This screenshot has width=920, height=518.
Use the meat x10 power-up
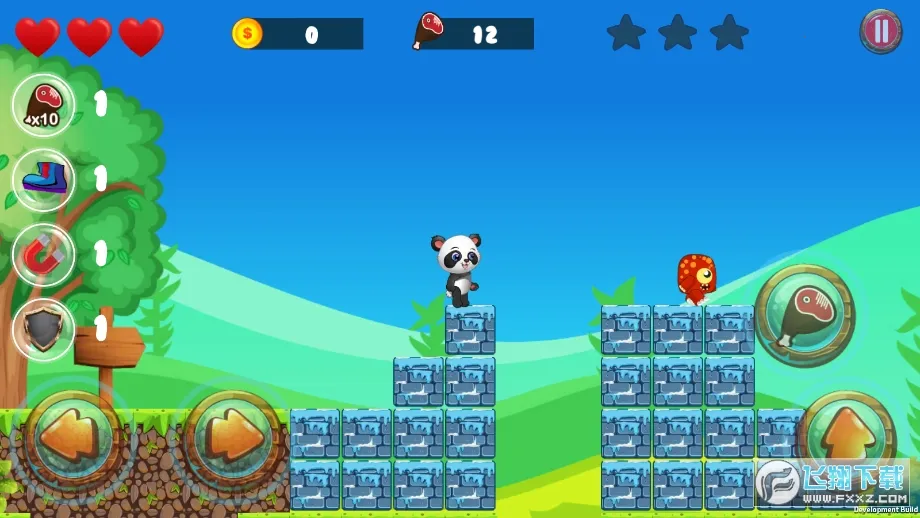[x=43, y=104]
